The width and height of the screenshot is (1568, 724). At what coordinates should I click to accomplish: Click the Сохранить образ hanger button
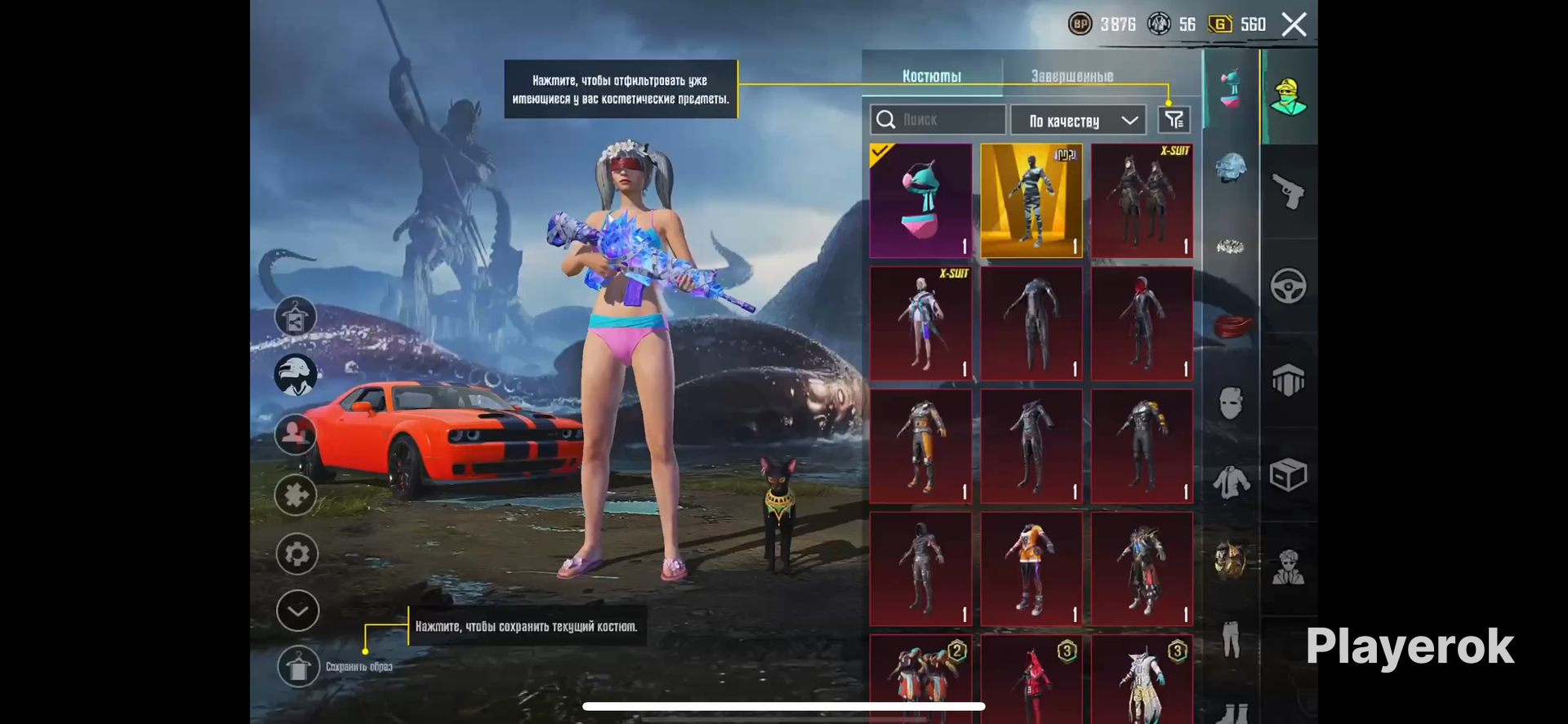pos(297,667)
